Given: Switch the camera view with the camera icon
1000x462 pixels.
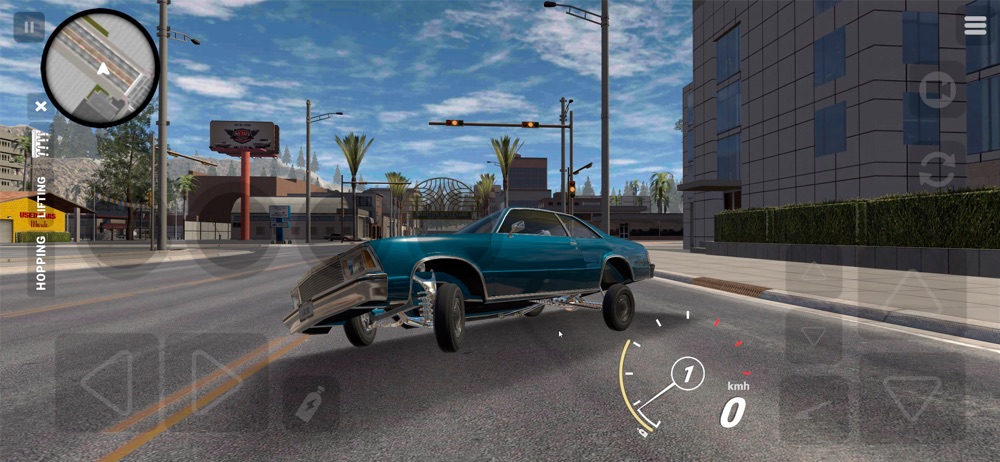Looking at the screenshot, I should (x=937, y=91).
